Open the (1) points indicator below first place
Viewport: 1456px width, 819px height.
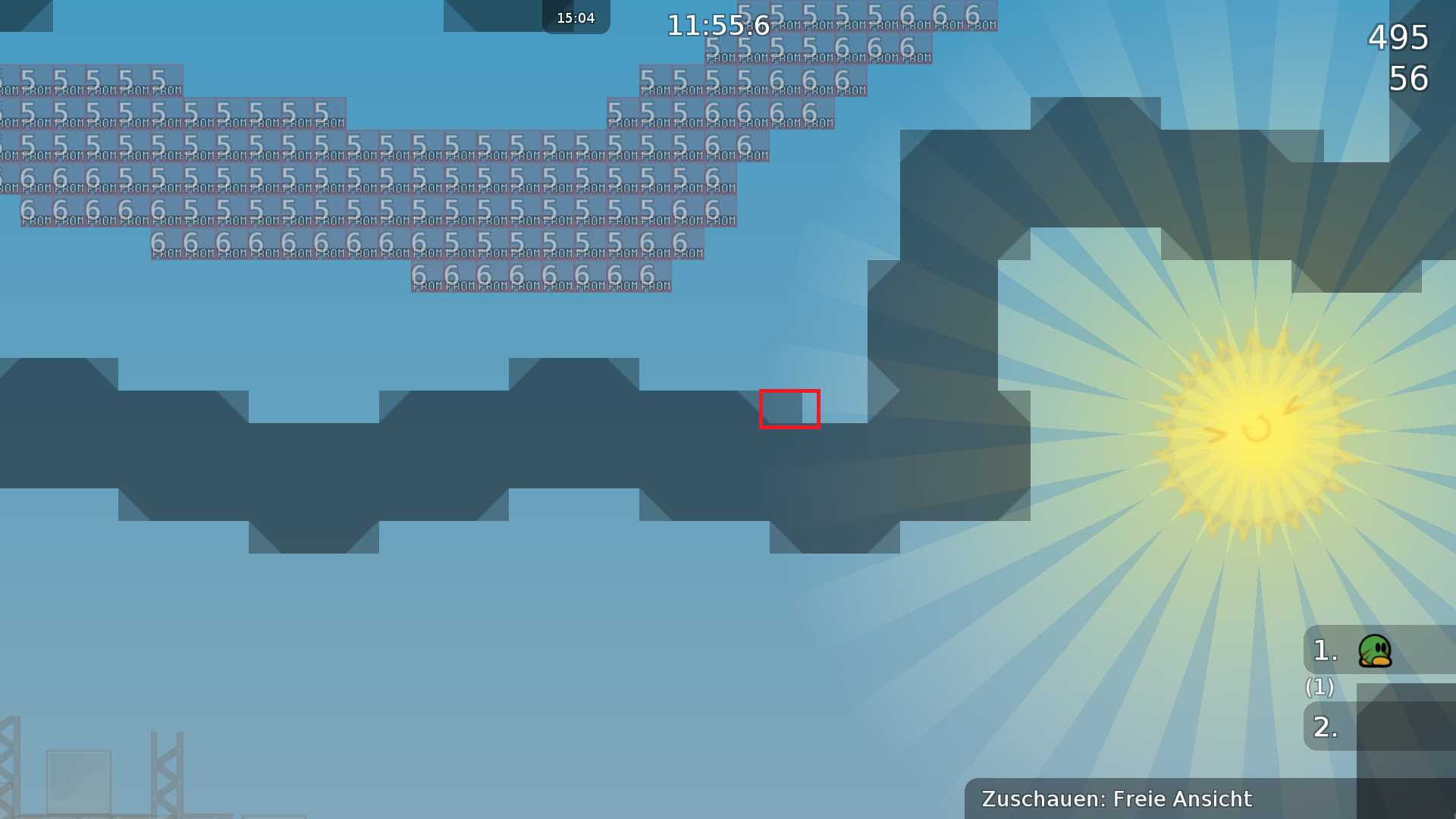(x=1319, y=688)
